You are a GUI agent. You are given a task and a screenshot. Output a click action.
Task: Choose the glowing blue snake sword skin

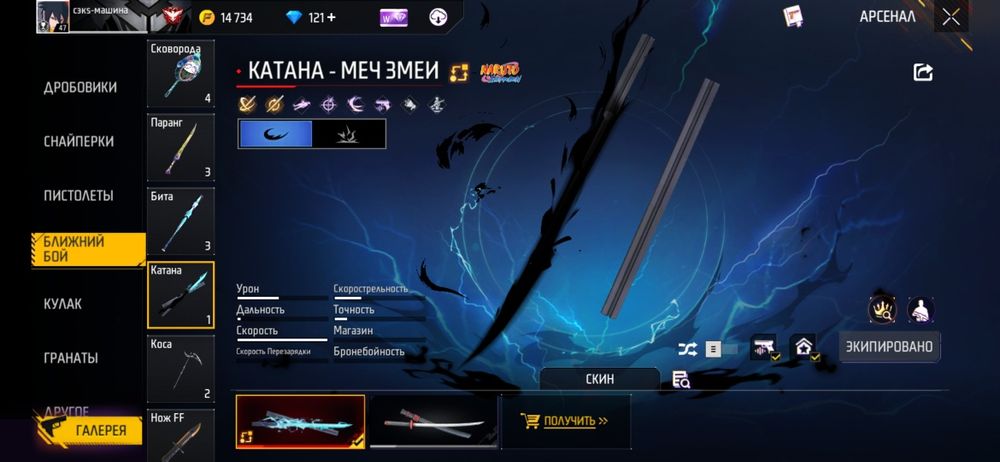pyautogui.click(x=300, y=421)
